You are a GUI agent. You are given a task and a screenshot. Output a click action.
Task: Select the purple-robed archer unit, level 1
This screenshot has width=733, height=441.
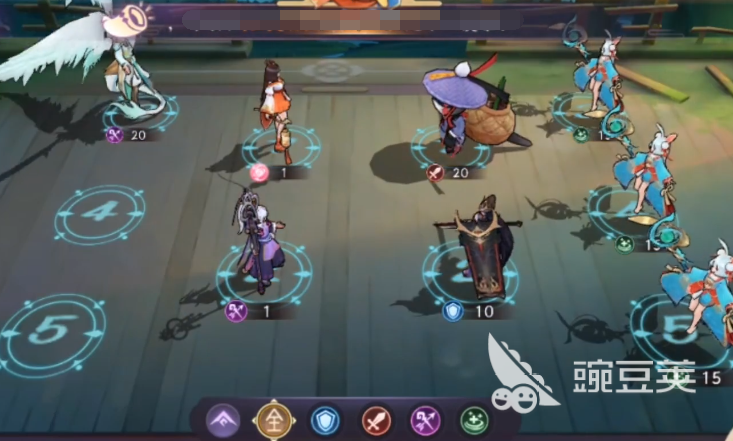coord(258,248)
